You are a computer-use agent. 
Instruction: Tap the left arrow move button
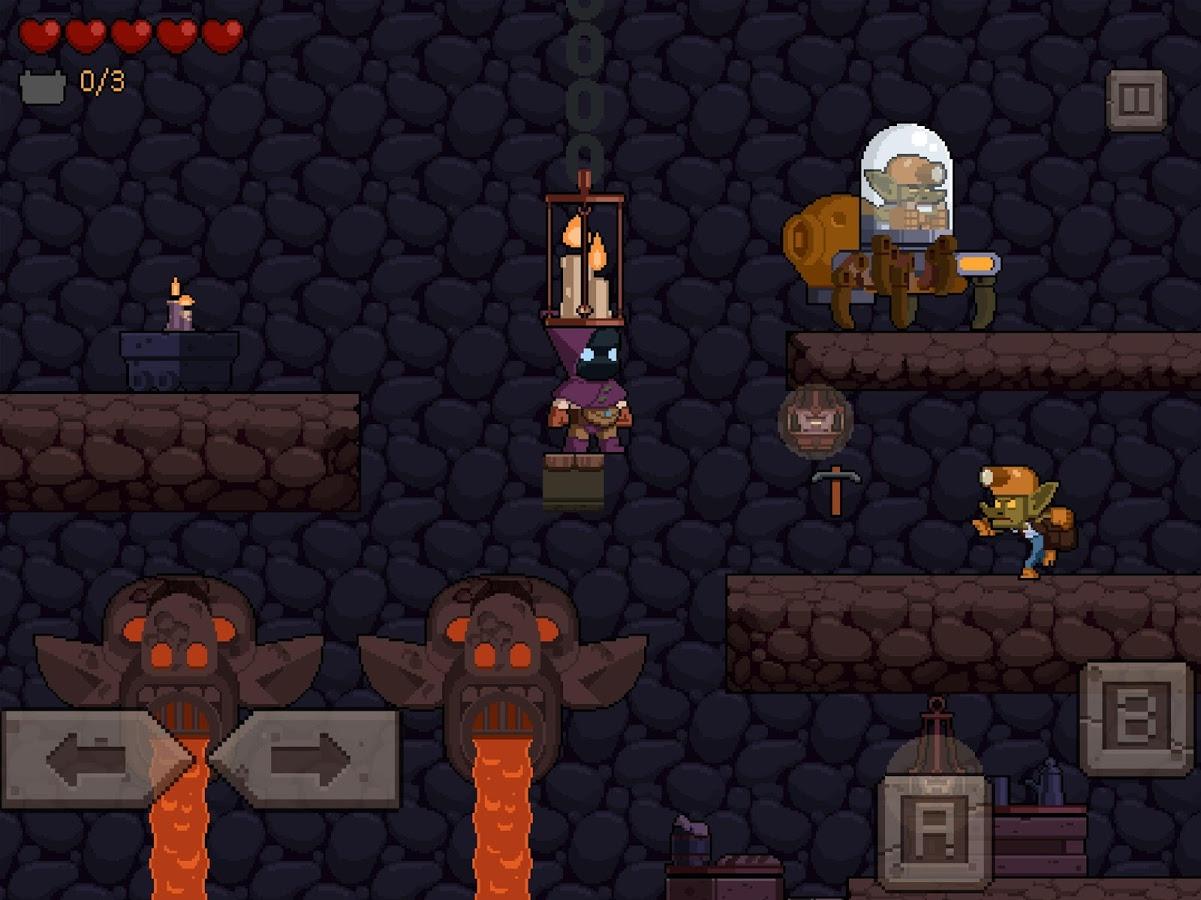[x=90, y=758]
